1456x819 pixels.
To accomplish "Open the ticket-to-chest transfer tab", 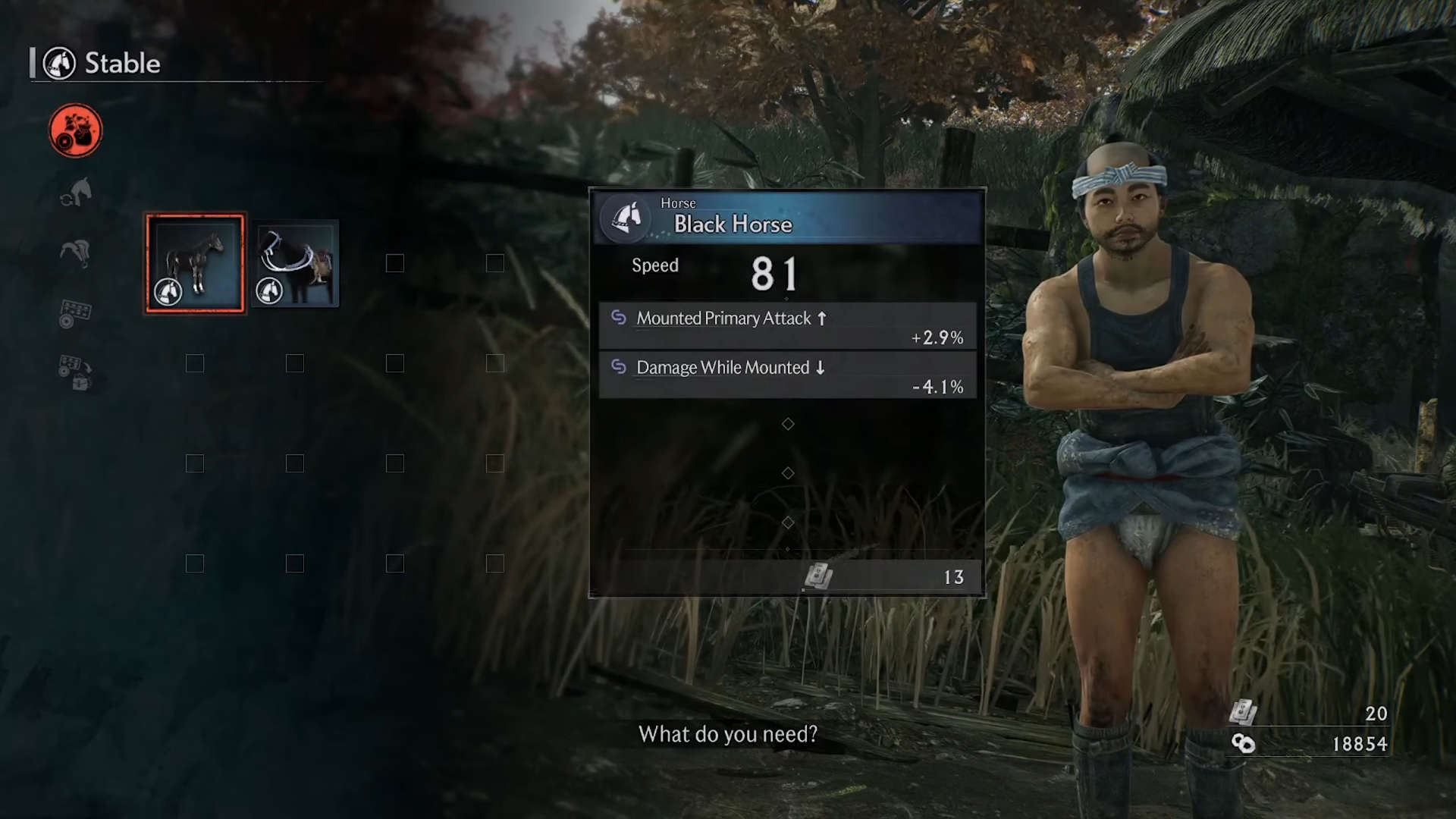I will (x=76, y=372).
